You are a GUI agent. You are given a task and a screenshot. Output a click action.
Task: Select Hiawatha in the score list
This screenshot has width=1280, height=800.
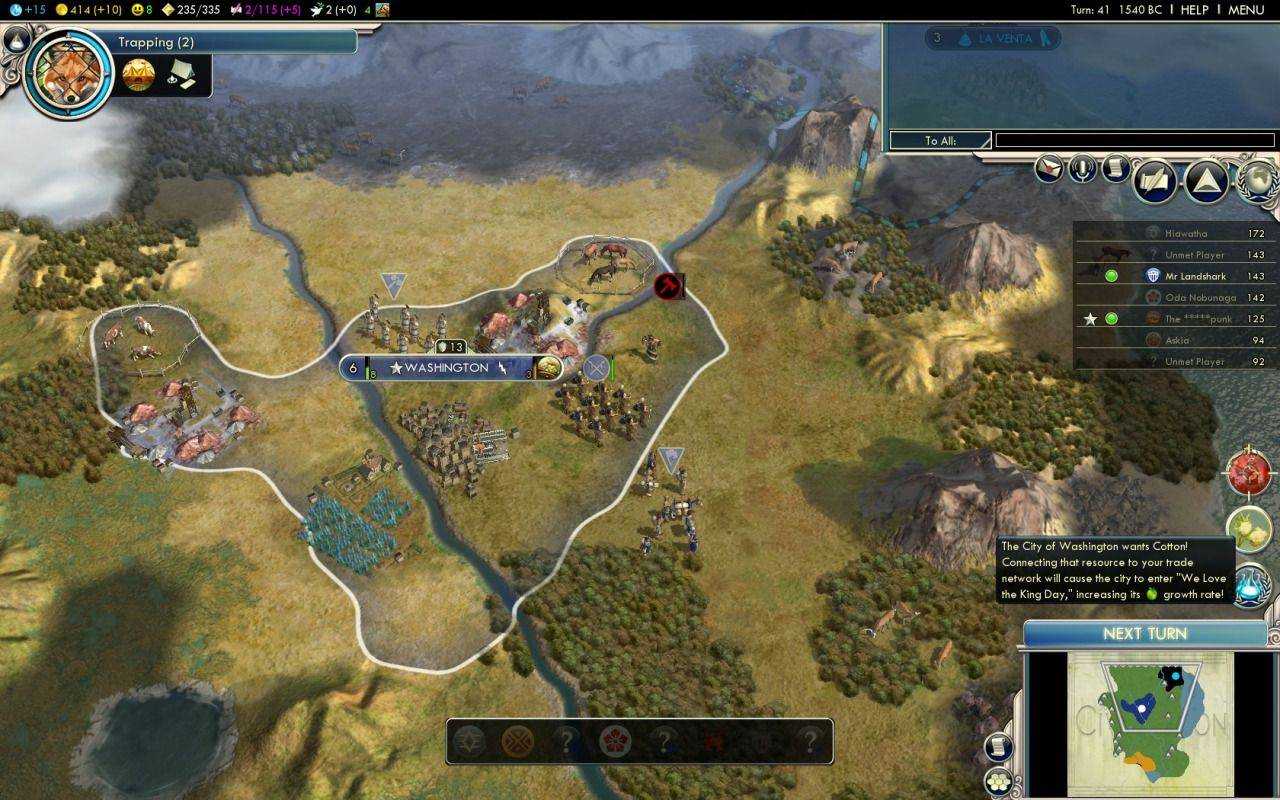point(1185,233)
